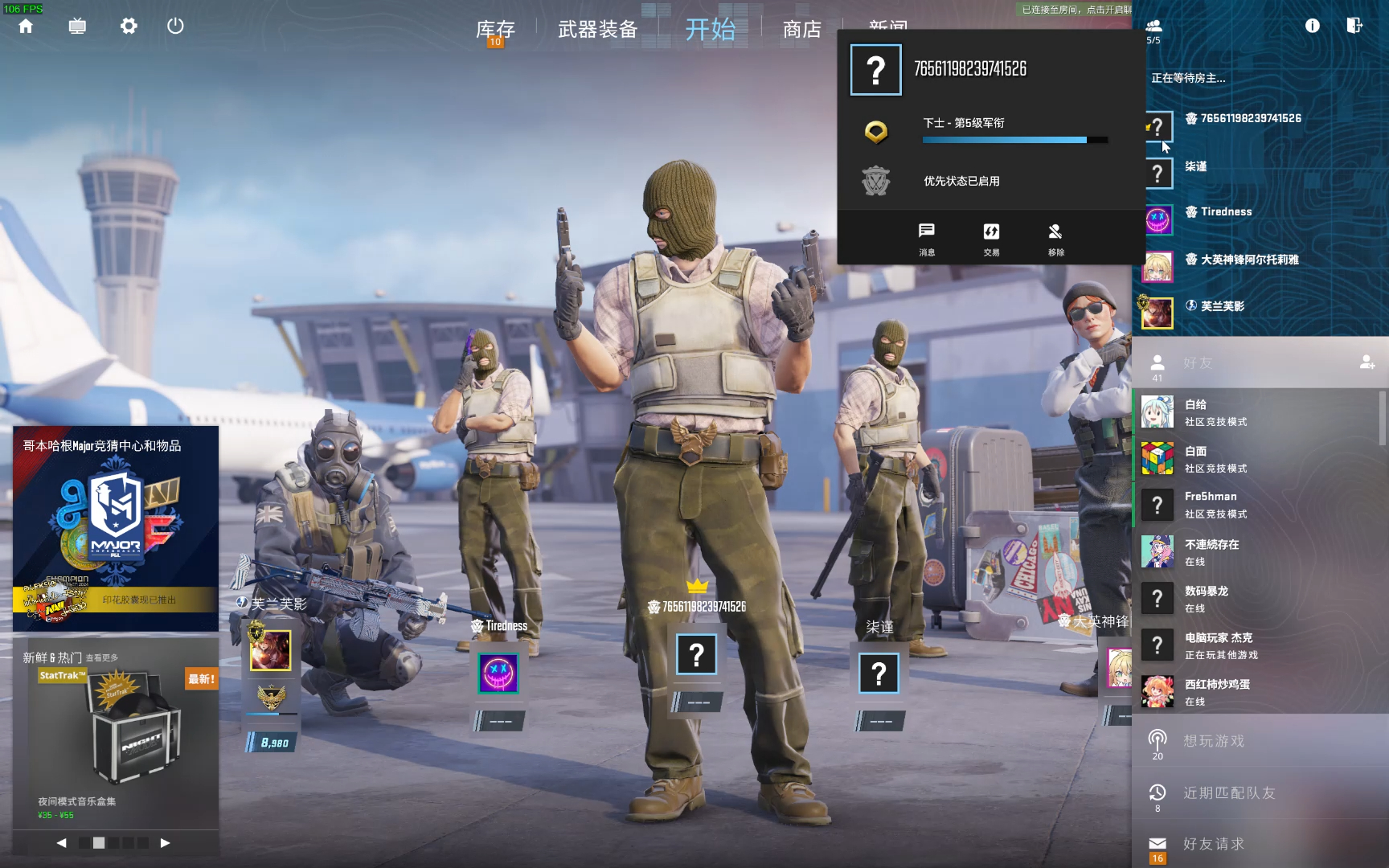Open the 商店 store tab

click(x=802, y=30)
